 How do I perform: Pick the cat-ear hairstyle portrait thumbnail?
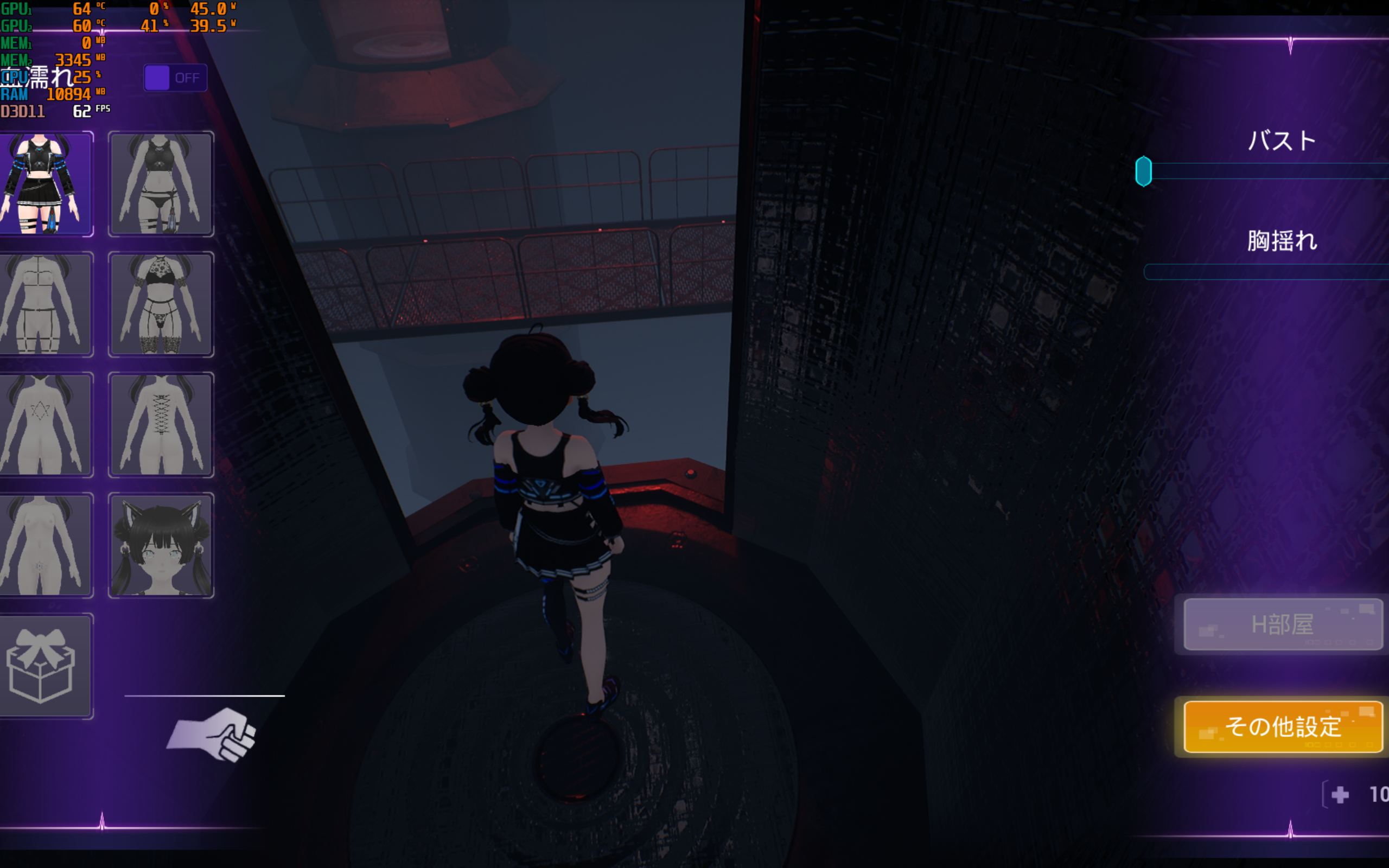(x=161, y=545)
